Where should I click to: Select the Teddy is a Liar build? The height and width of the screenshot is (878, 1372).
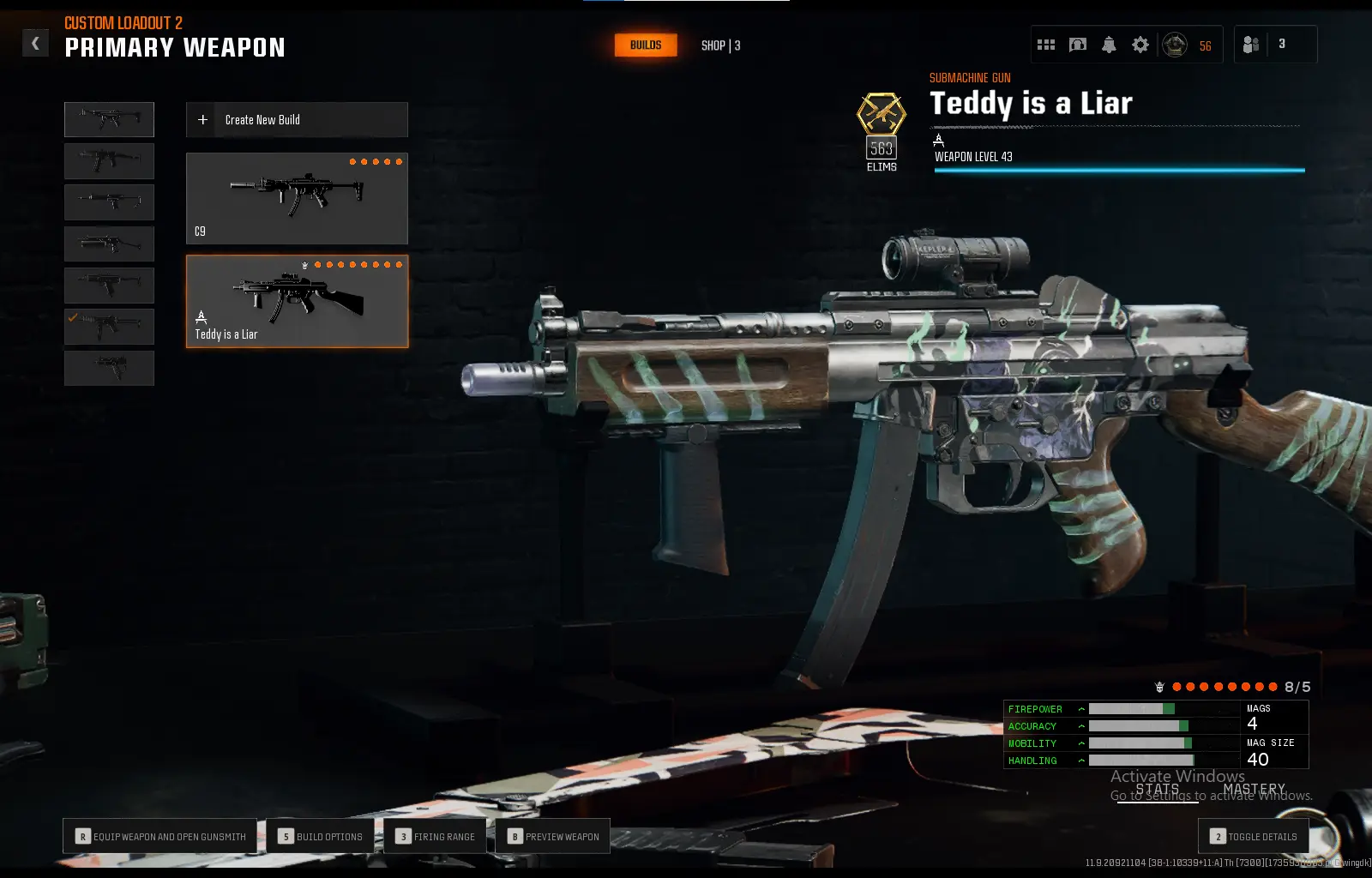[x=297, y=302]
